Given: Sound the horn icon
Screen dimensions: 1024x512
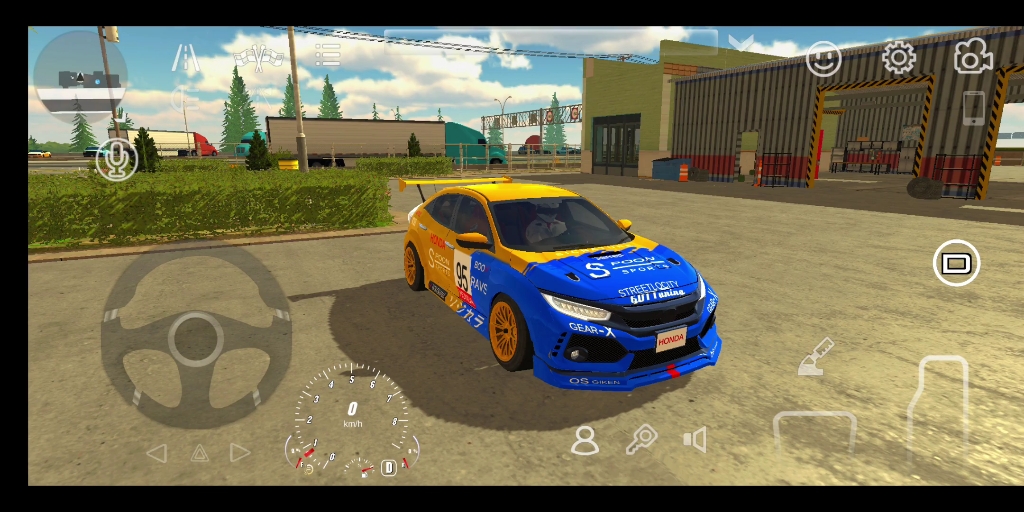Looking at the screenshot, I should tap(694, 440).
